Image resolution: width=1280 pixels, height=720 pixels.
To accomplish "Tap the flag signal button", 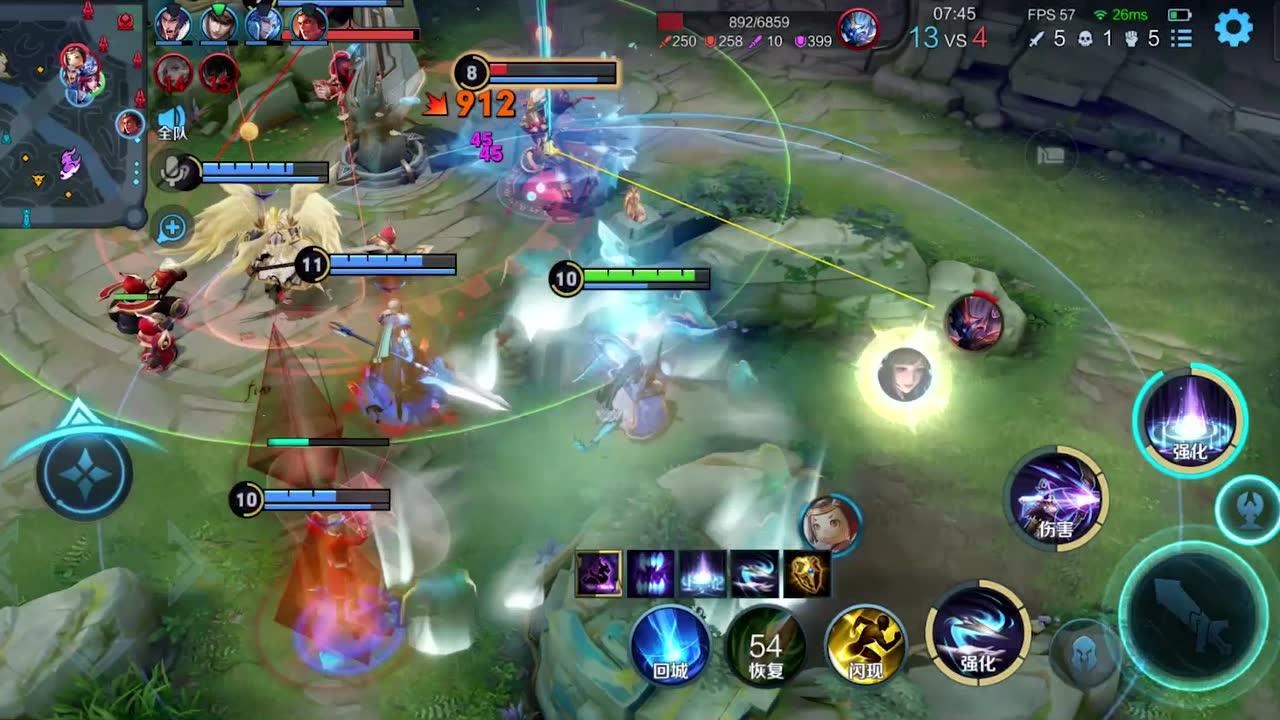I will coord(1051,155).
